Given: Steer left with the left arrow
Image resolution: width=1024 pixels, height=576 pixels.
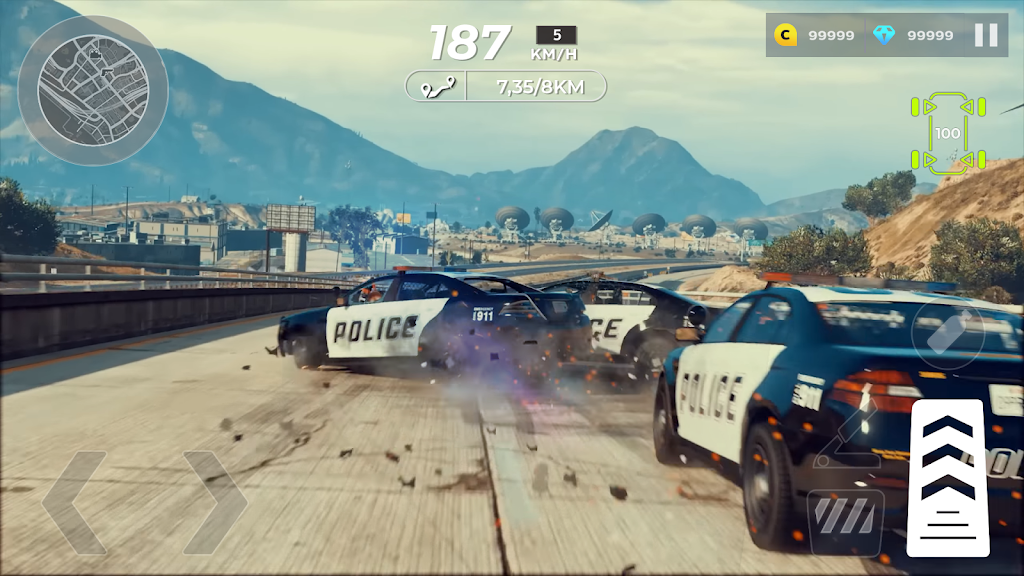Looking at the screenshot, I should [74, 502].
